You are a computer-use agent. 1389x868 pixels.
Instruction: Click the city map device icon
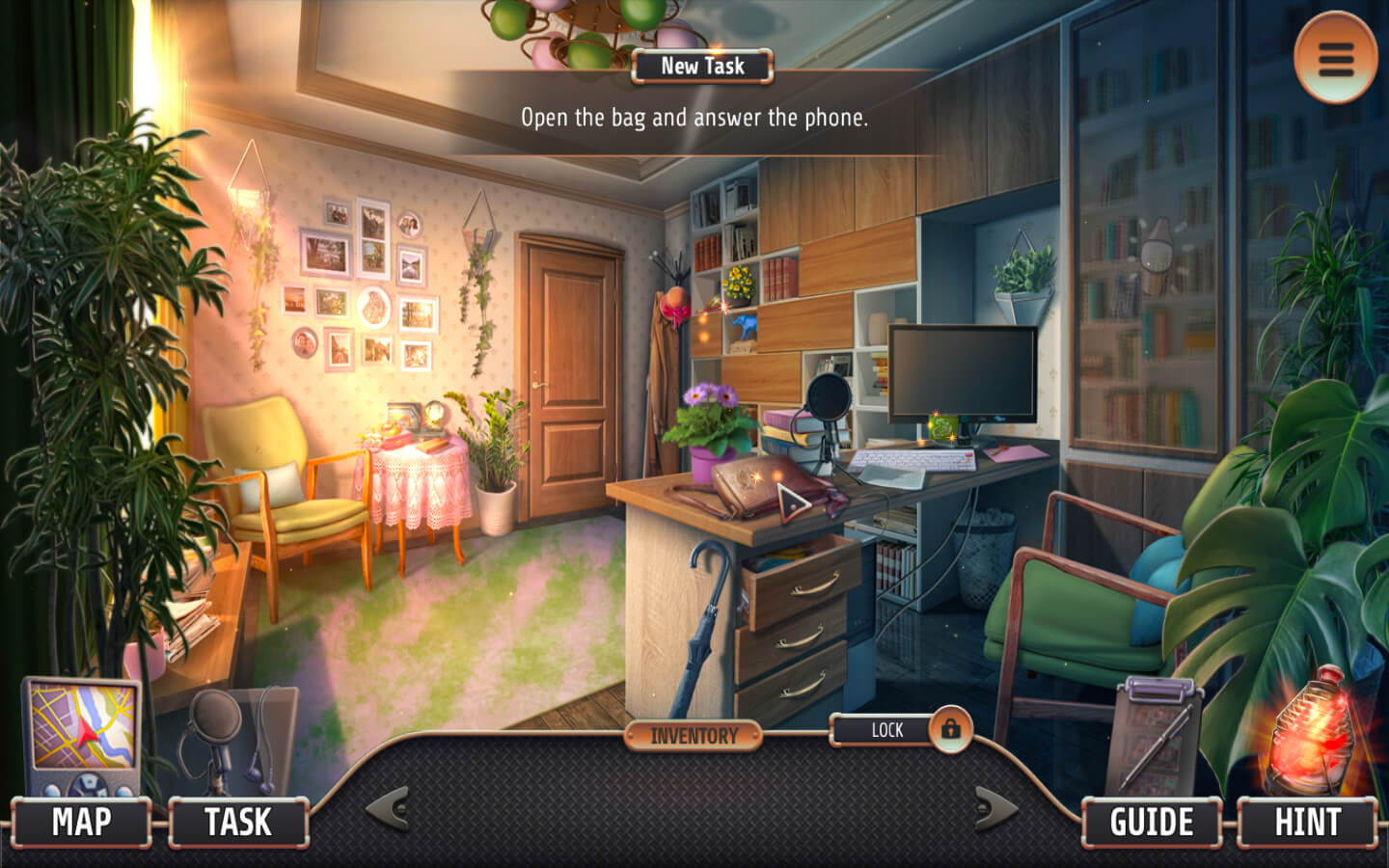(81, 735)
